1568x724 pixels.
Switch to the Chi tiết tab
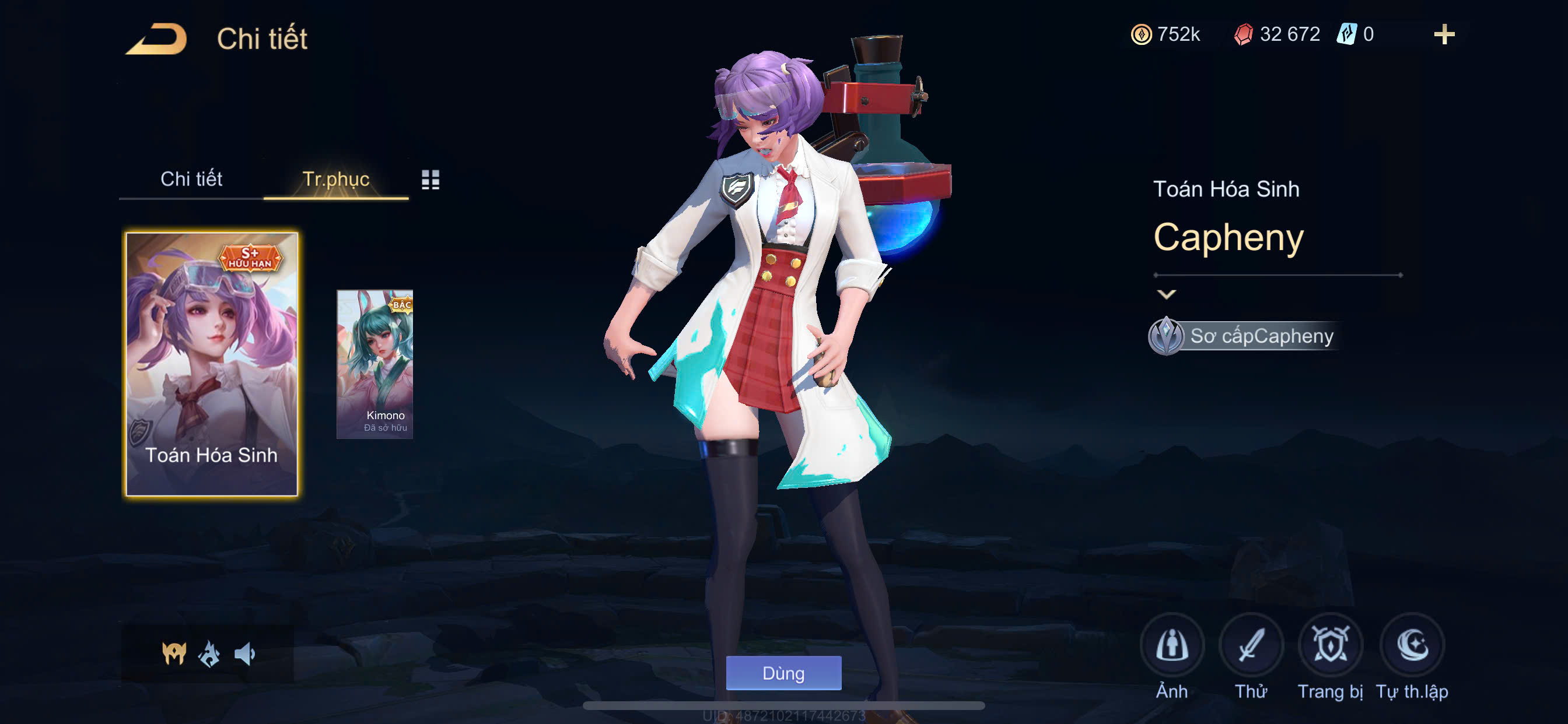coord(191,179)
